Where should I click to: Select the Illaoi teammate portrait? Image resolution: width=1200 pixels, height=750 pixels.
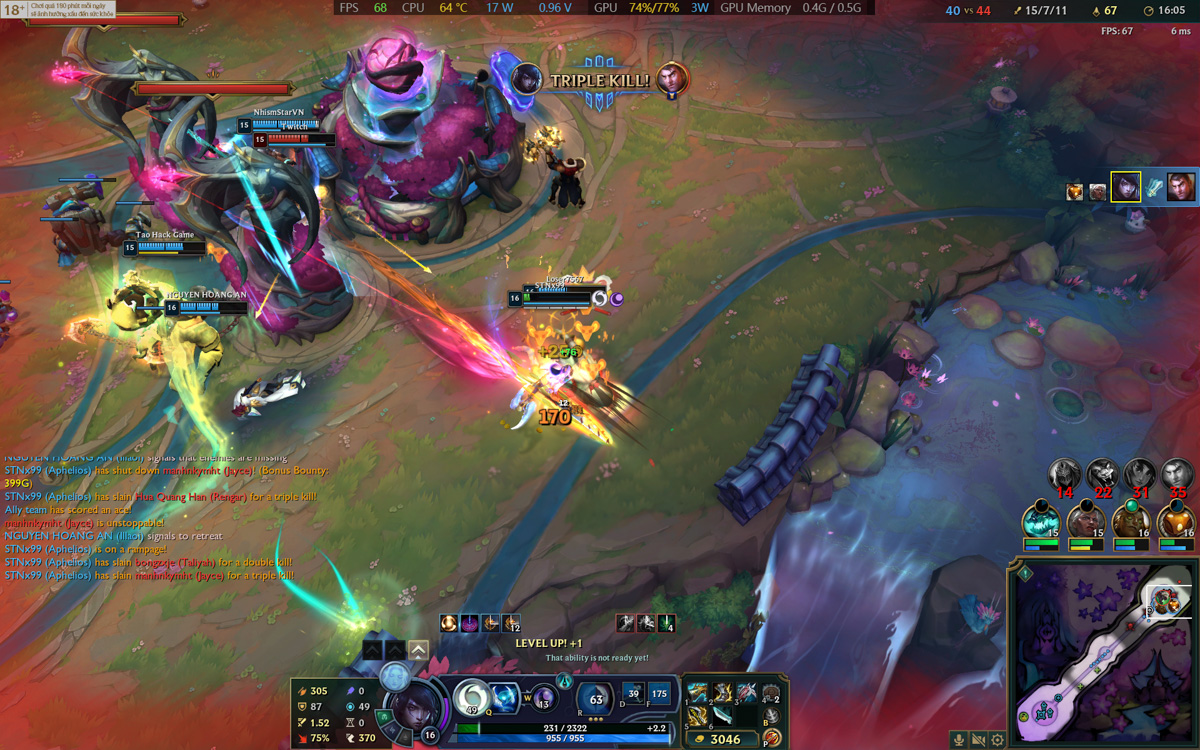[x=1130, y=522]
